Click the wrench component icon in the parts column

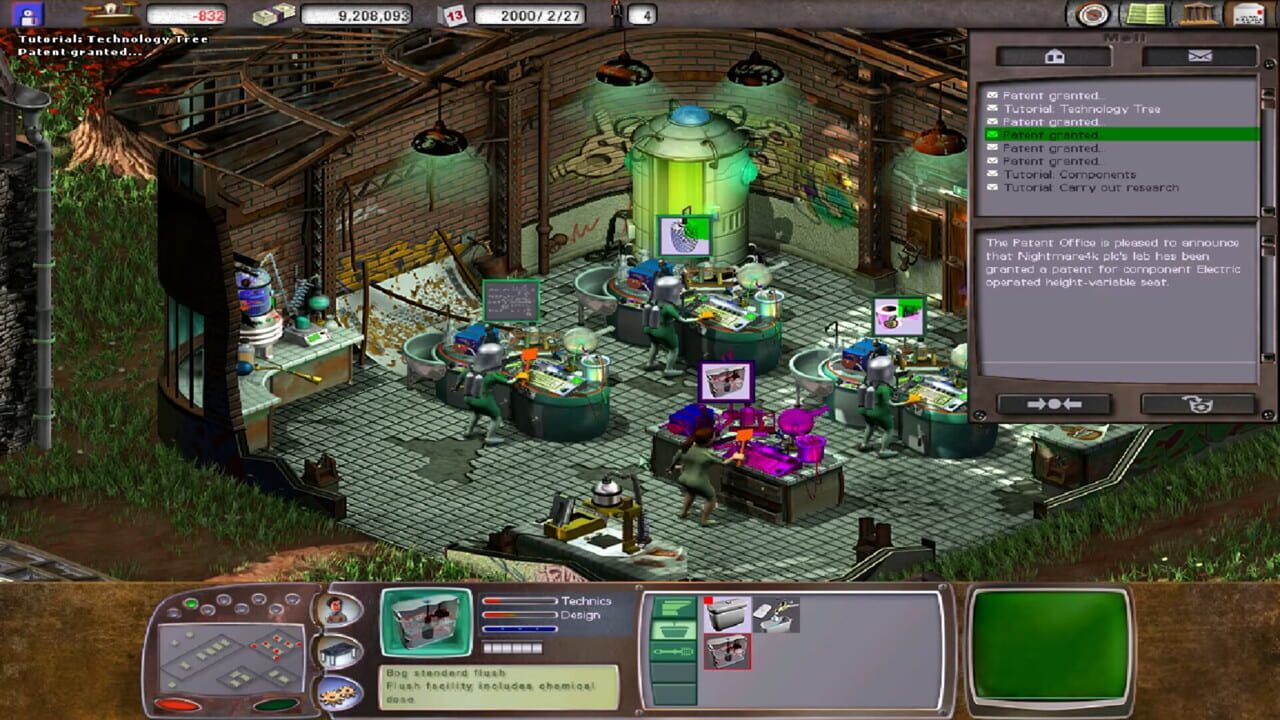coord(673,651)
